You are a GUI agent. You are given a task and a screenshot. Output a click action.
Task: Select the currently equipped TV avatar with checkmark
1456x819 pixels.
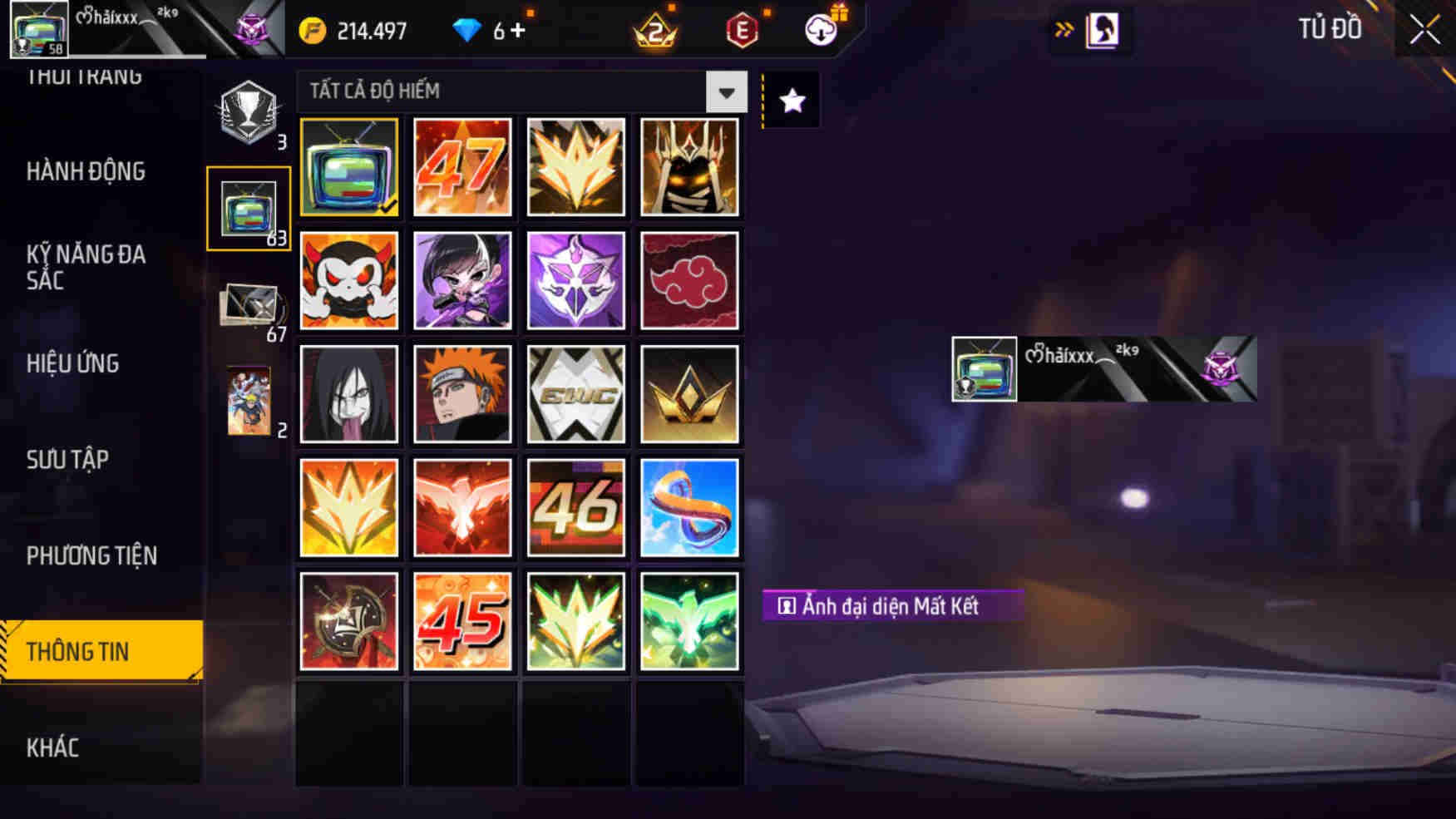pos(348,166)
